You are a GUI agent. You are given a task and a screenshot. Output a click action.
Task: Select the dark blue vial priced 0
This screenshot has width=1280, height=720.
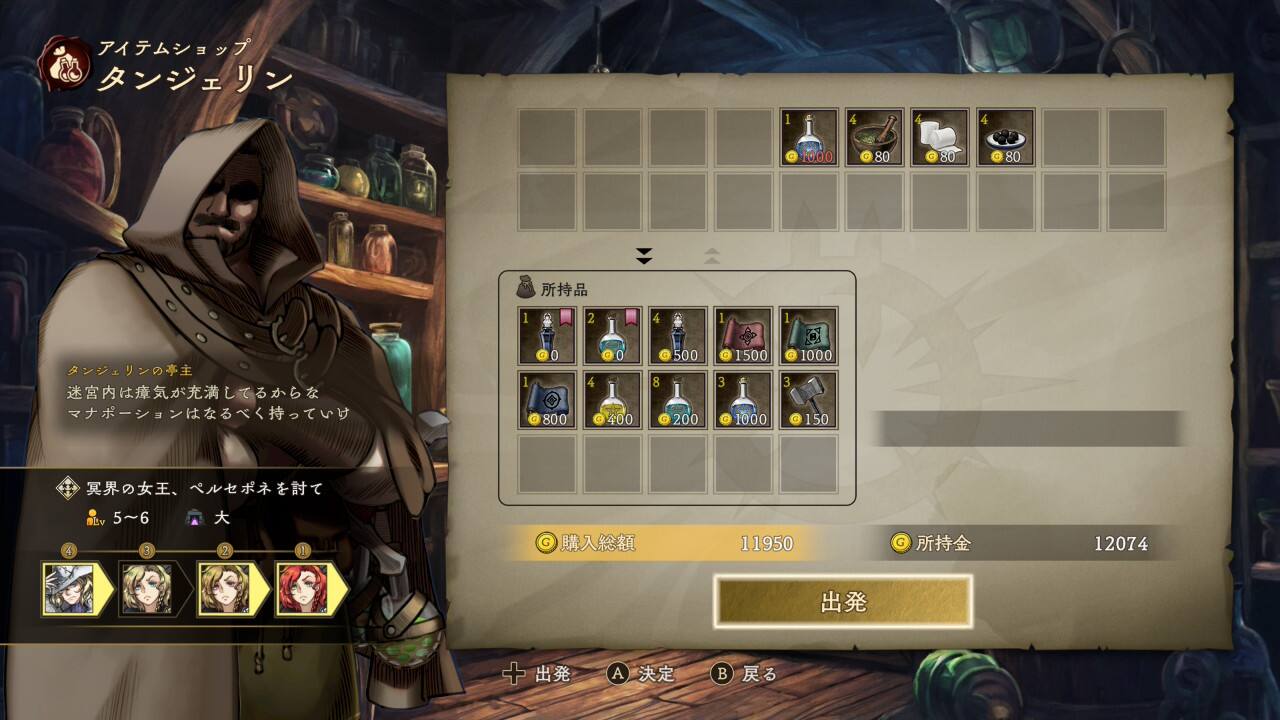[547, 335]
